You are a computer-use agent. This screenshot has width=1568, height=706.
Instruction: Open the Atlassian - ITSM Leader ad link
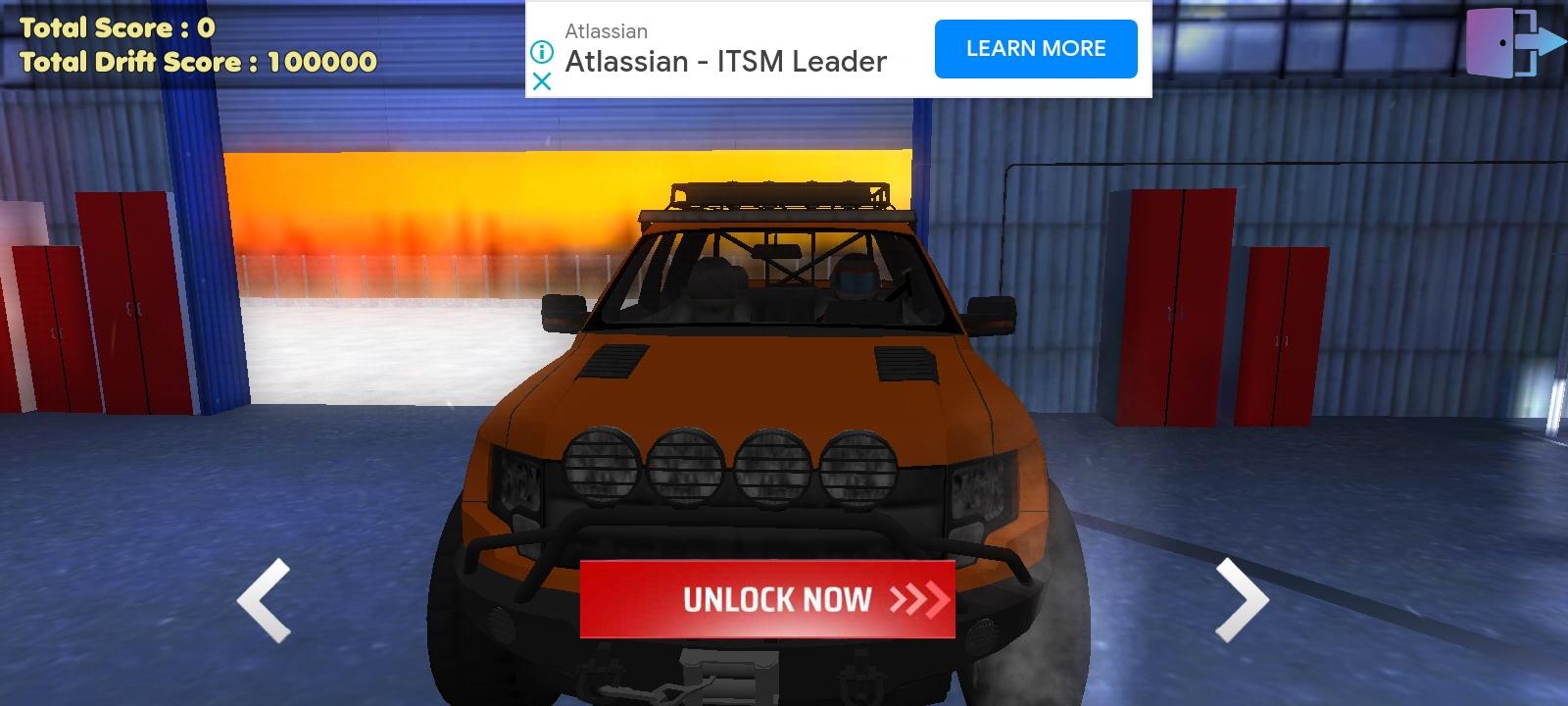tap(726, 61)
